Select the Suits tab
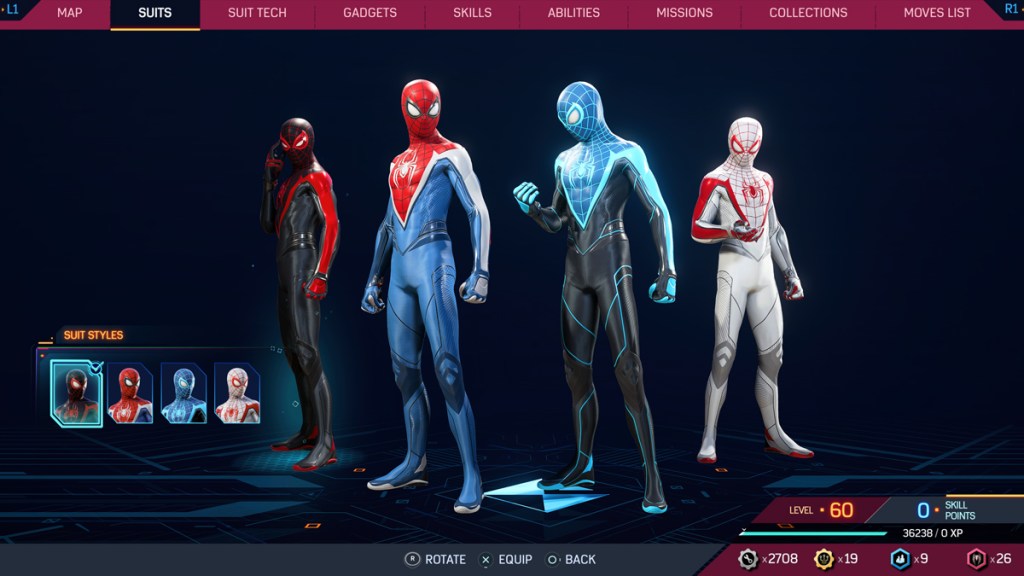Viewport: 1024px width, 576px height. point(155,13)
